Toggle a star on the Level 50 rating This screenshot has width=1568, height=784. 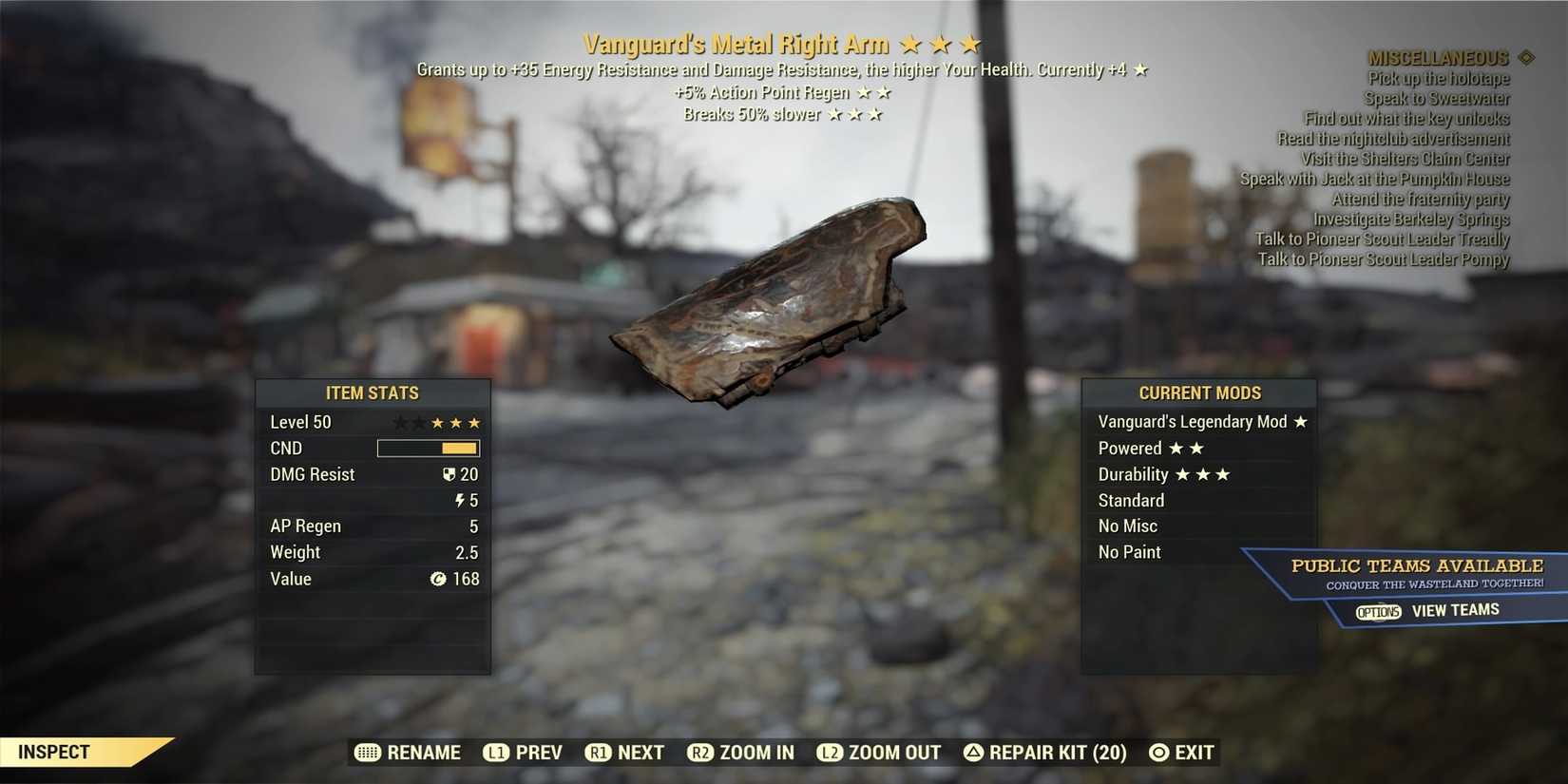pyautogui.click(x=439, y=422)
